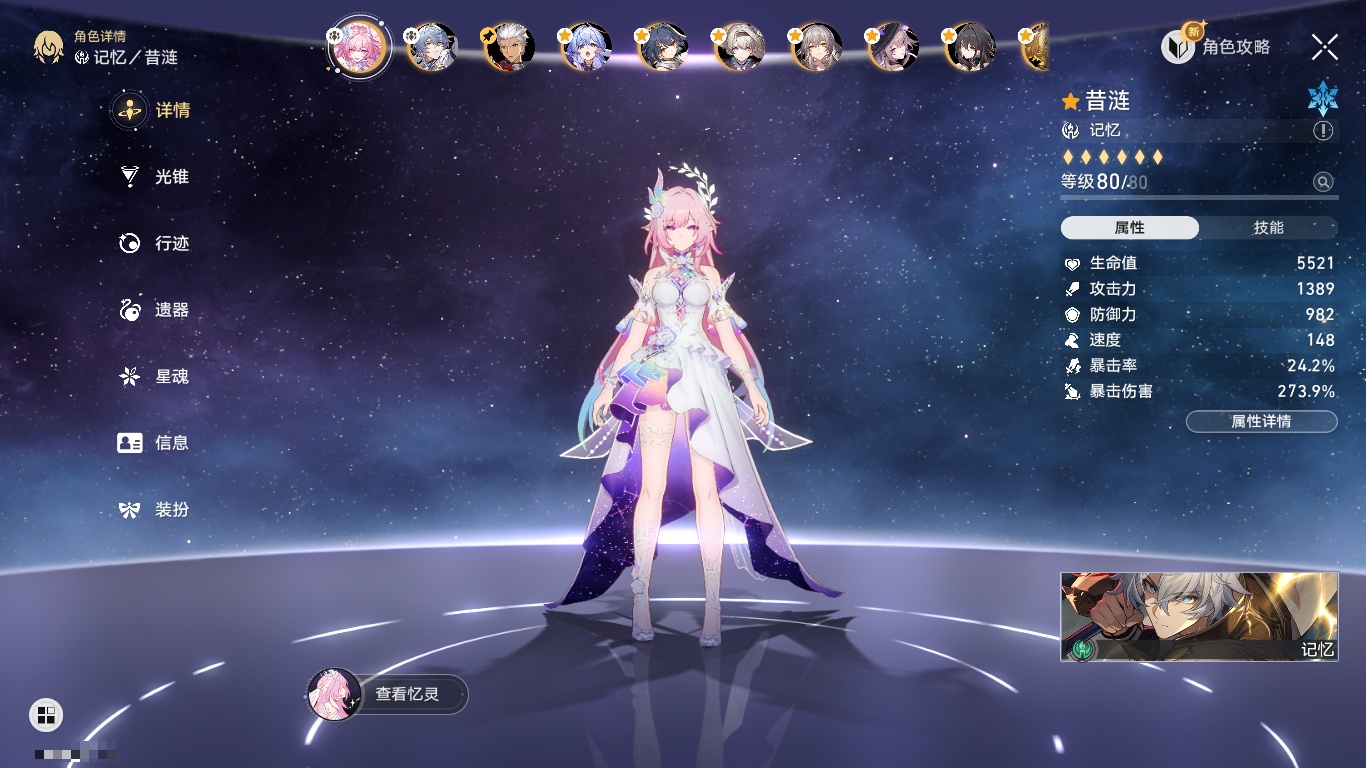Image resolution: width=1366 pixels, height=768 pixels.
Task: Select the white-haired dark-skinned character portrait
Action: 509,47
